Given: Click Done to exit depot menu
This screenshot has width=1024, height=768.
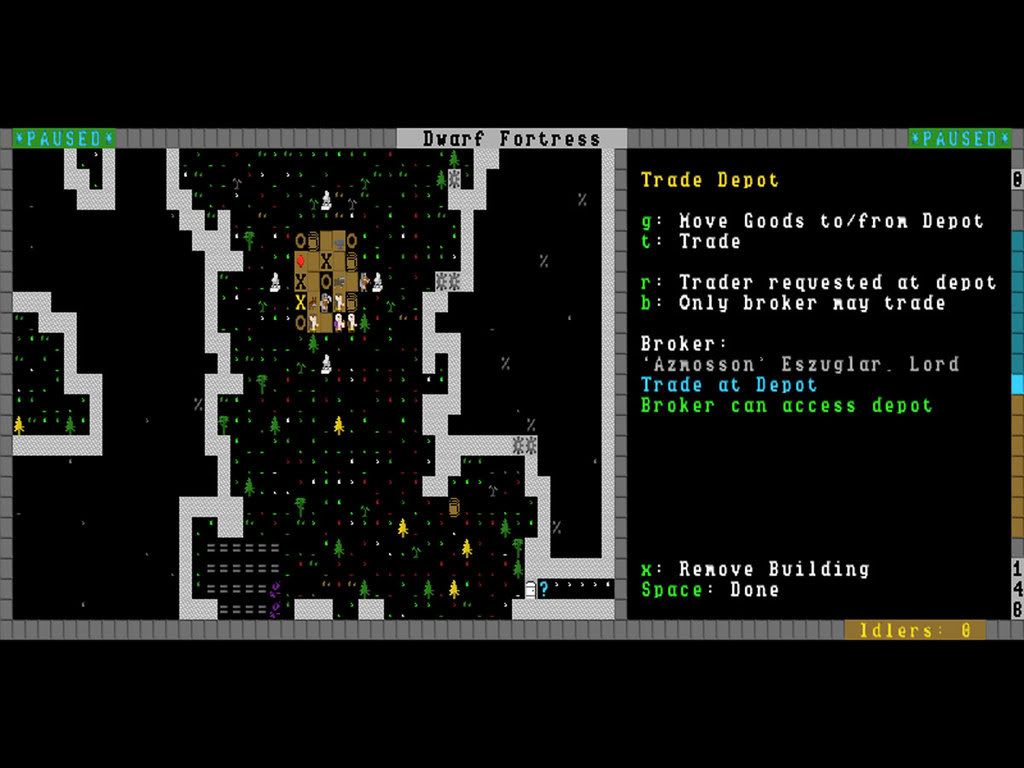Looking at the screenshot, I should 710,590.
